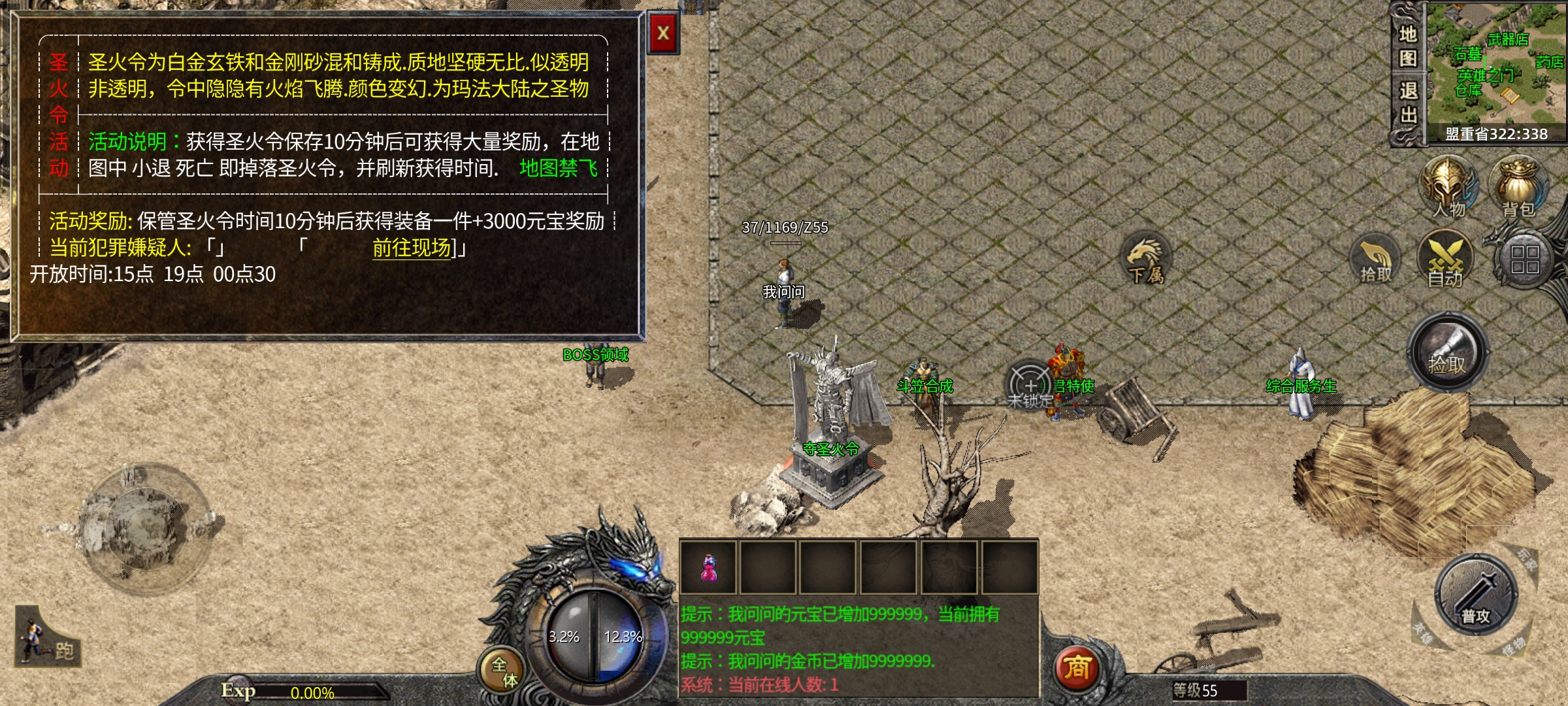This screenshot has height=706, width=1568.
Task: Follow the 前往现场 link
Action: 412,248
